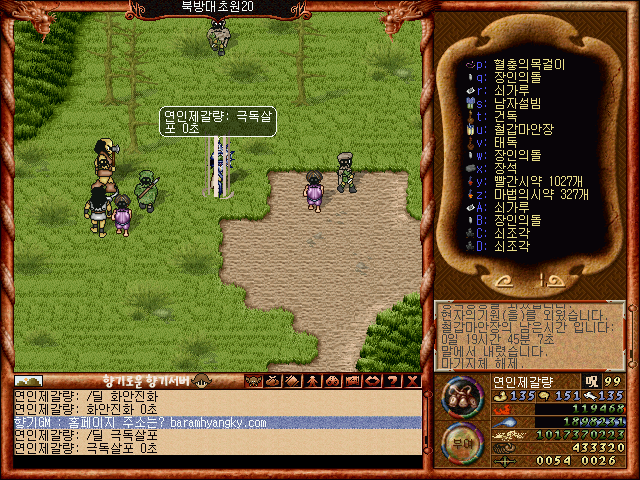Focus the black chat input line
Screen dimensions: 640x480
coord(216,461)
